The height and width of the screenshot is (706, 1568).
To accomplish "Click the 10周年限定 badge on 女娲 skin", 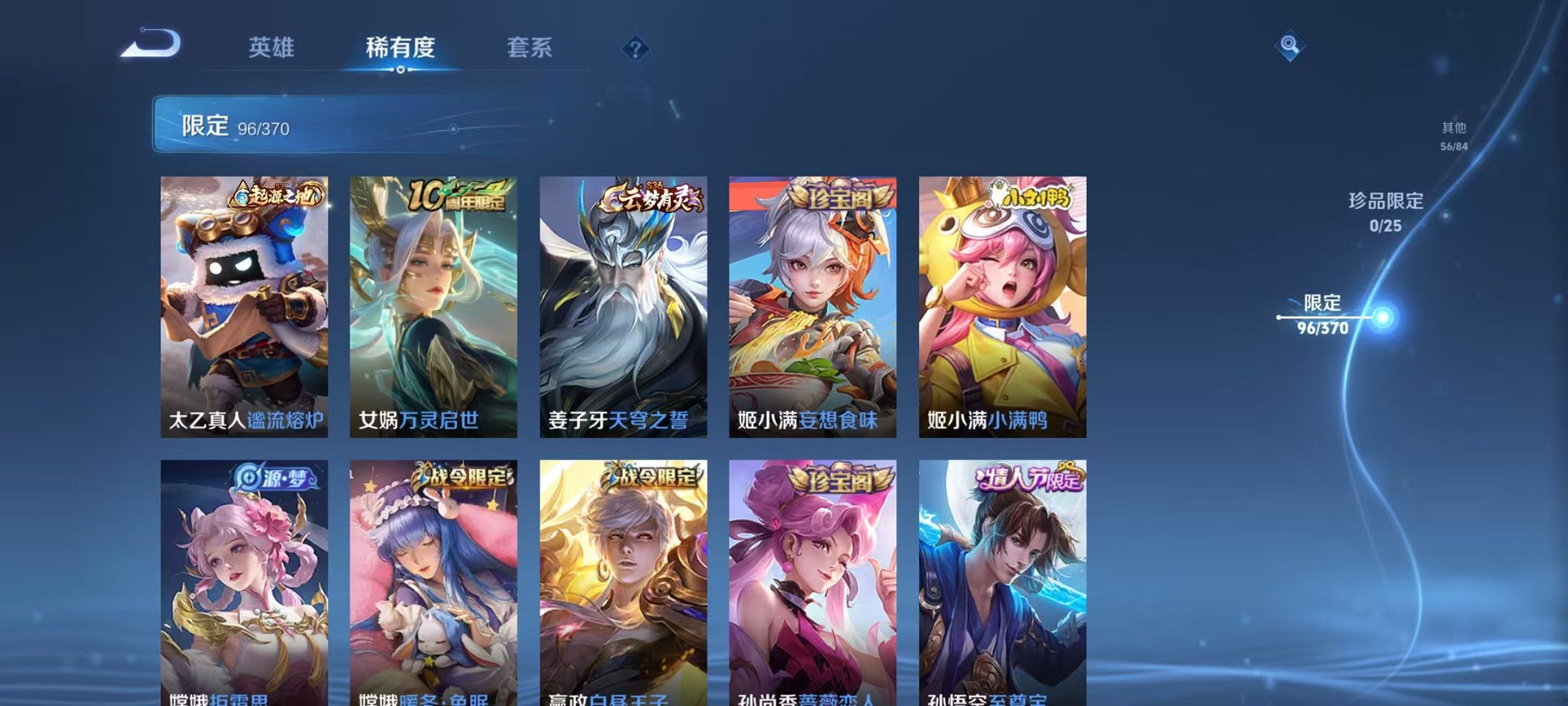I will 460,195.
